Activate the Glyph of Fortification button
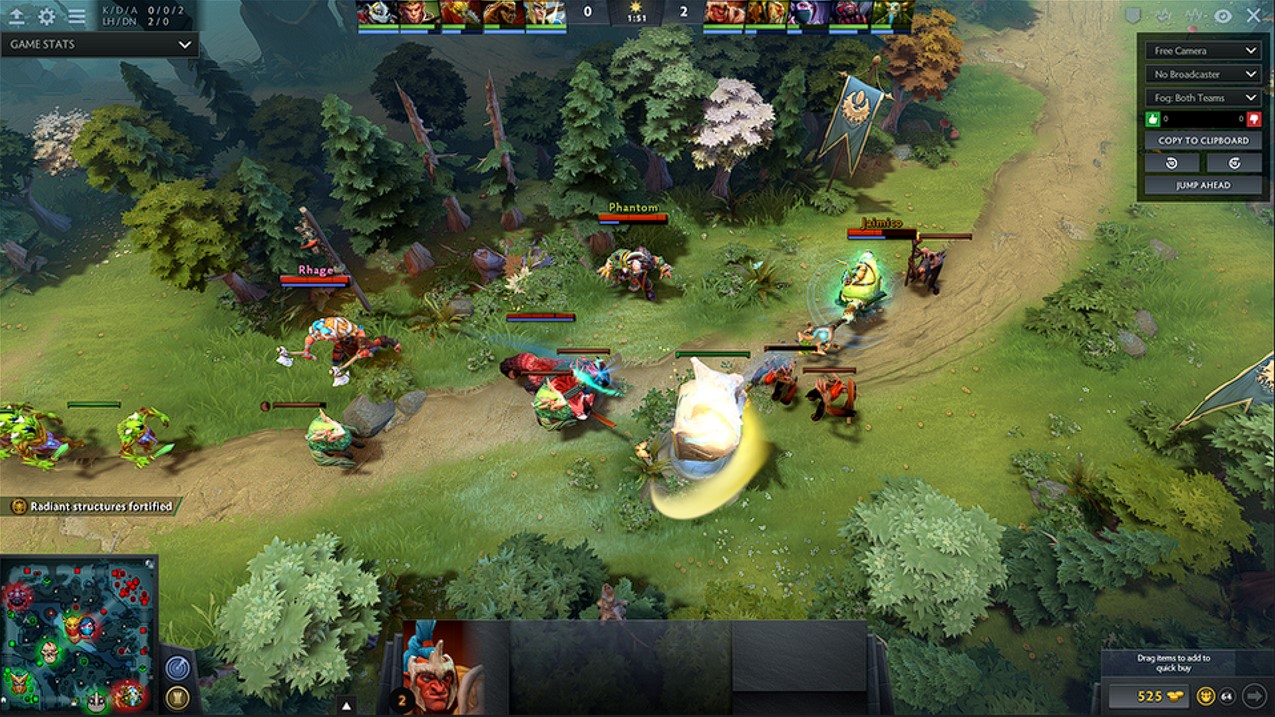Viewport: 1275px width, 717px height. [177, 697]
